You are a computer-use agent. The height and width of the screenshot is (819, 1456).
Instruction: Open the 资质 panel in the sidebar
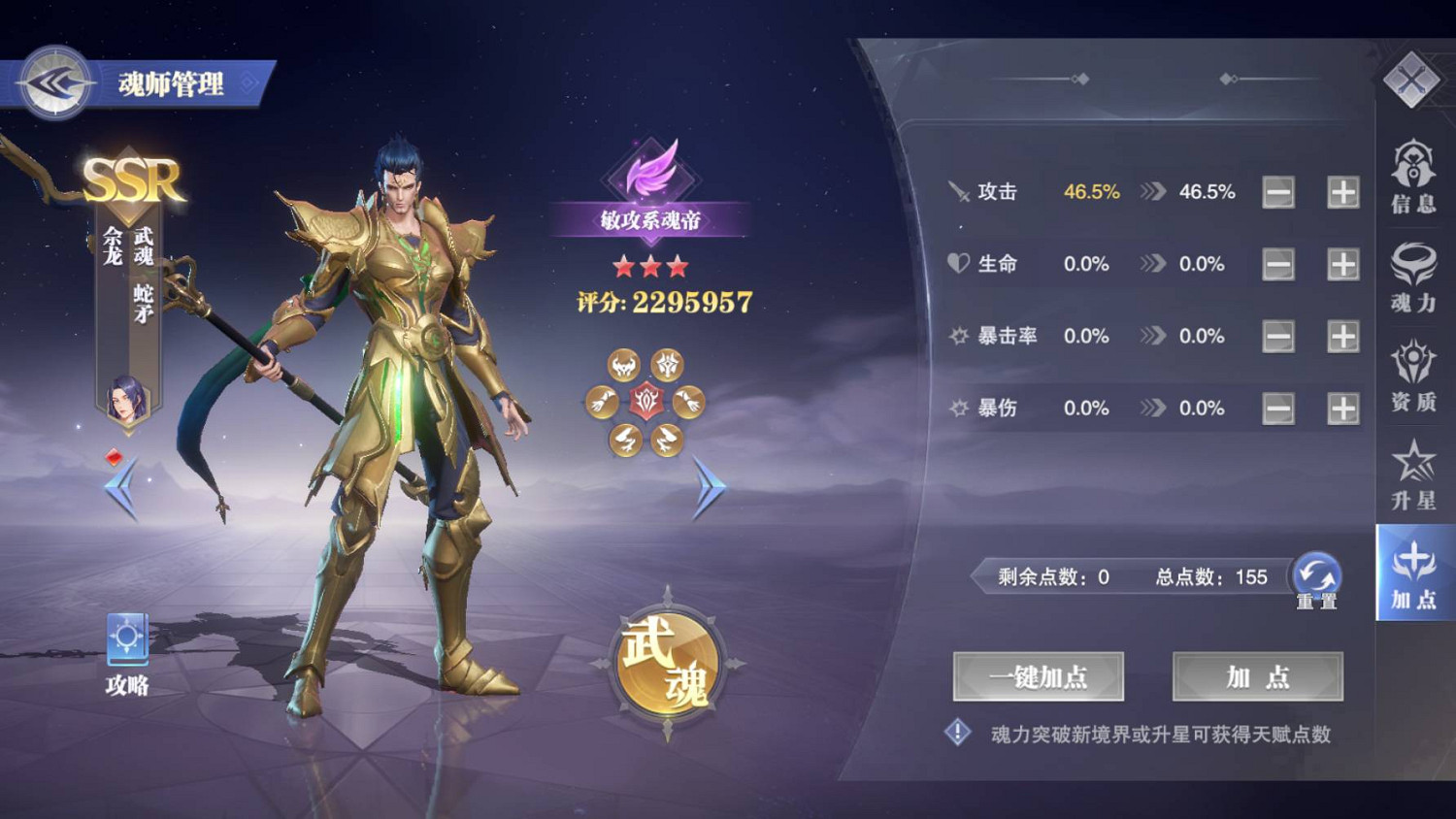(x=1413, y=378)
